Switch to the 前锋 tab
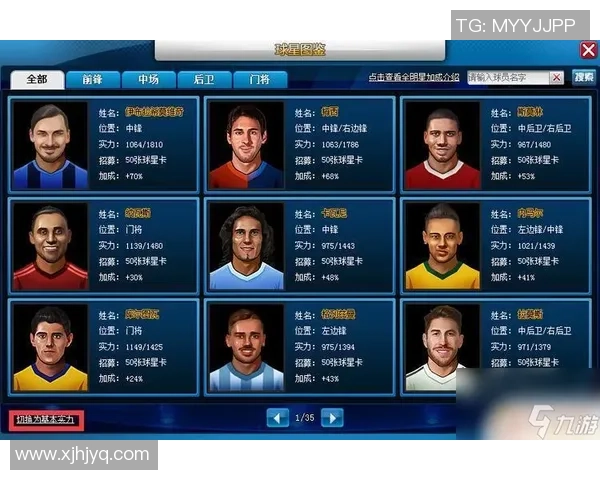The height and width of the screenshot is (480, 600). click(93, 80)
